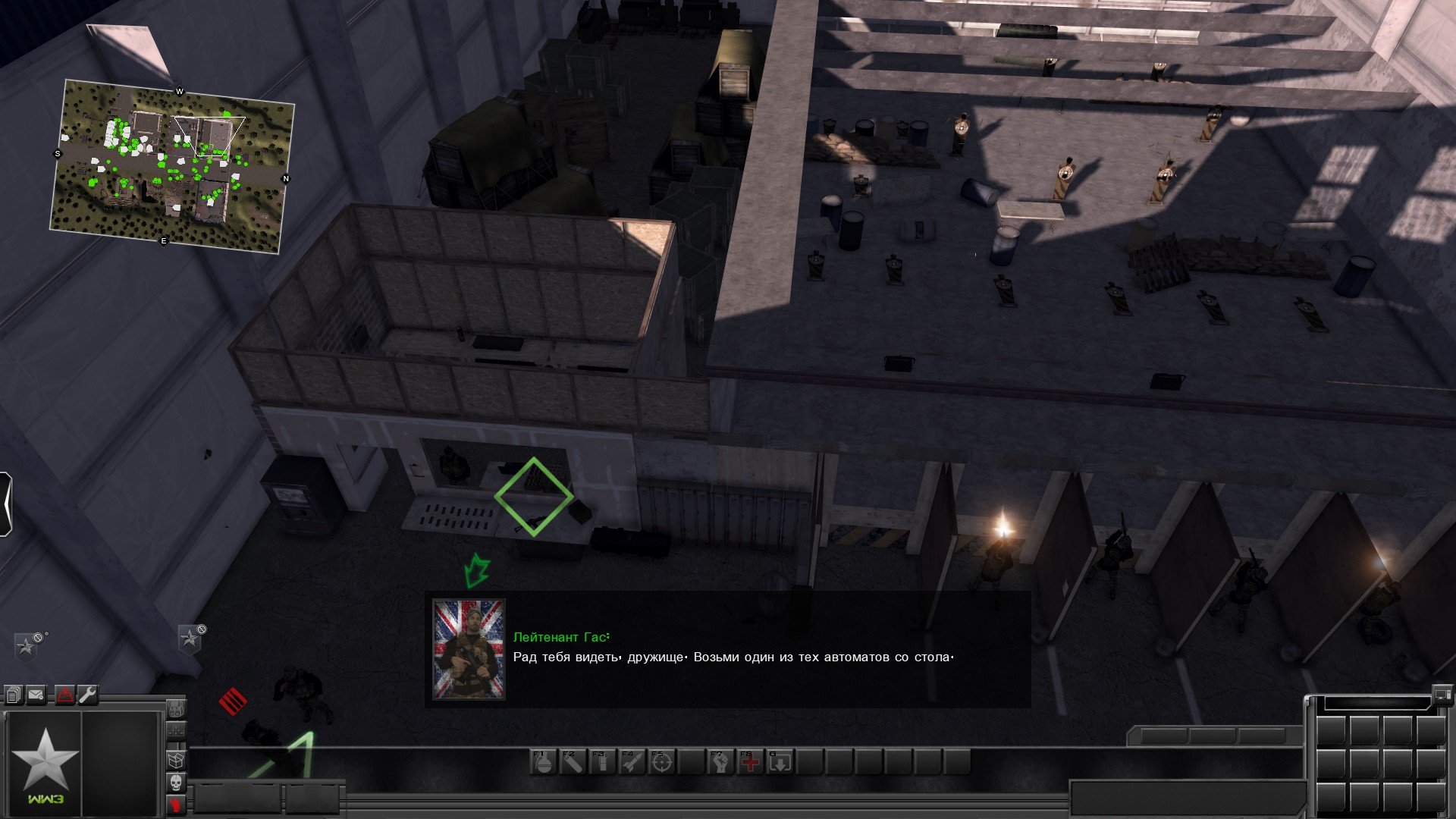The width and height of the screenshot is (1456, 819).
Task: Open the documents pages icon
Action: click(x=14, y=695)
